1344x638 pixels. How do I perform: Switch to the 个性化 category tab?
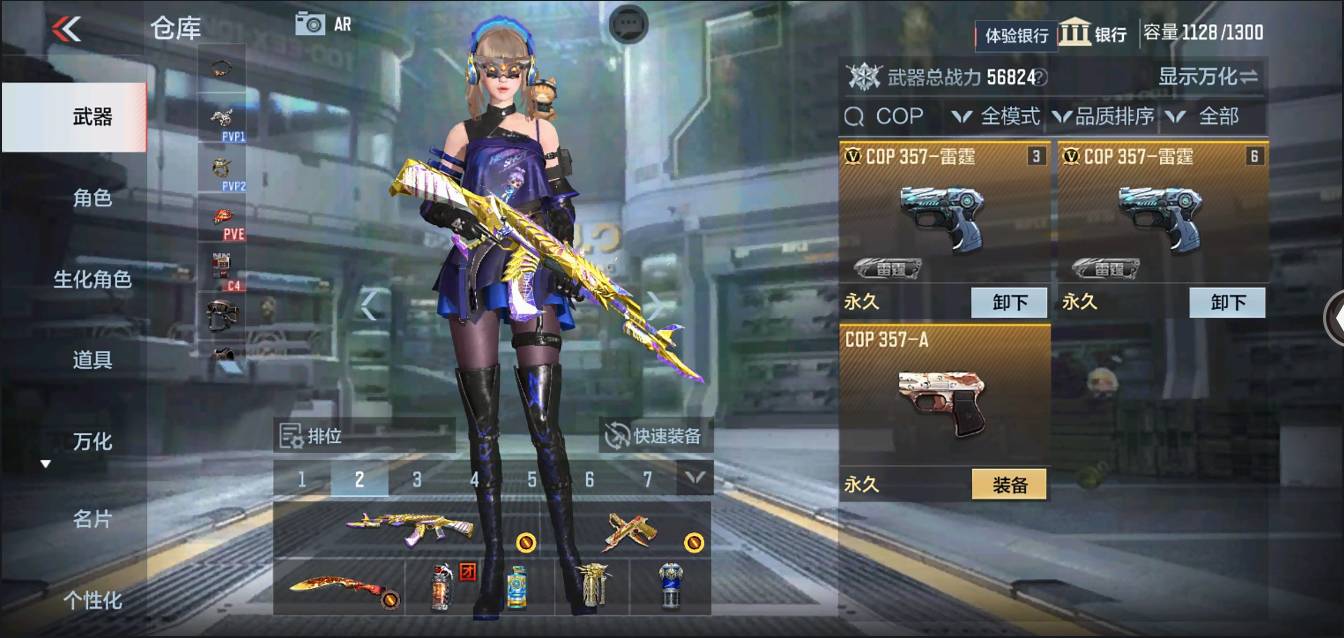coord(92,600)
